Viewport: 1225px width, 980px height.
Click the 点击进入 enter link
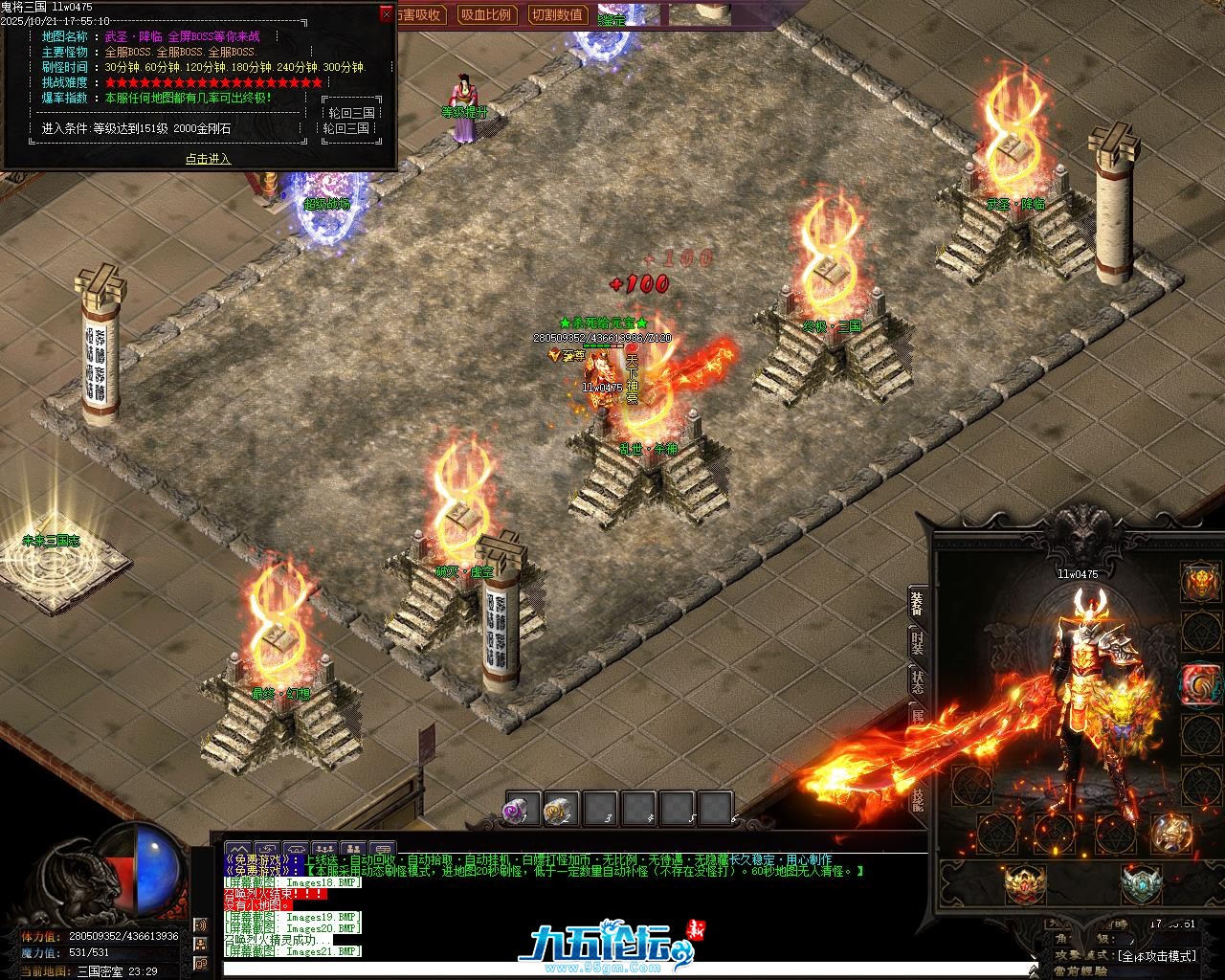click(x=208, y=159)
